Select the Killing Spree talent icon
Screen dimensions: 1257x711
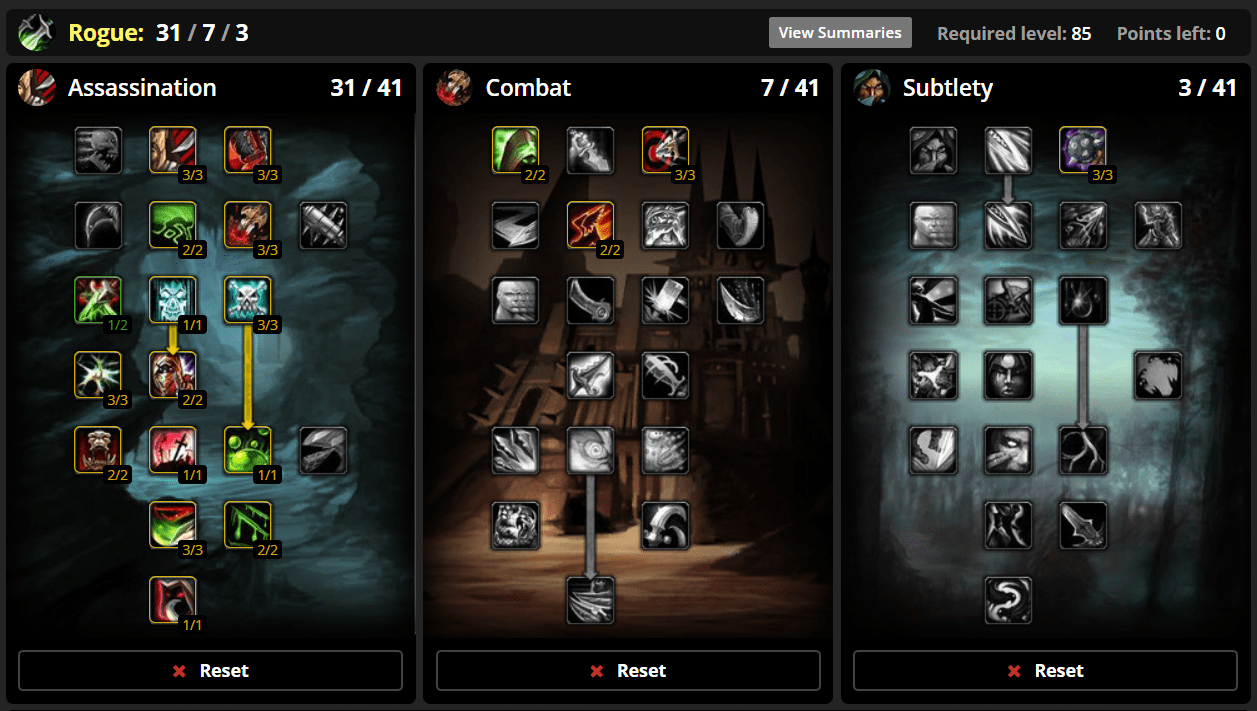pos(591,600)
